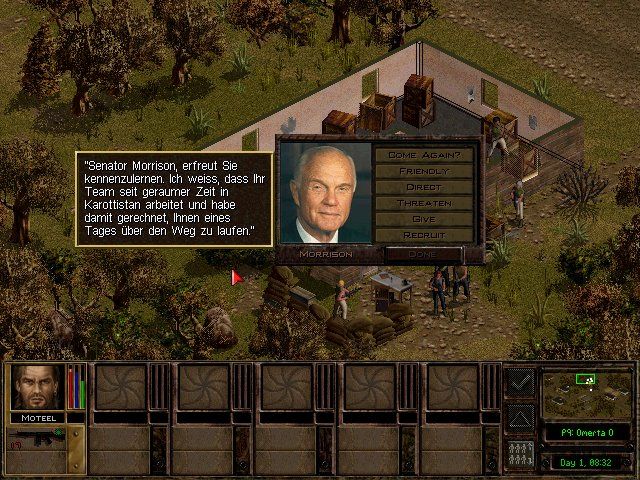
Task: Click the checkmark end-turn button
Action: [x=520, y=381]
